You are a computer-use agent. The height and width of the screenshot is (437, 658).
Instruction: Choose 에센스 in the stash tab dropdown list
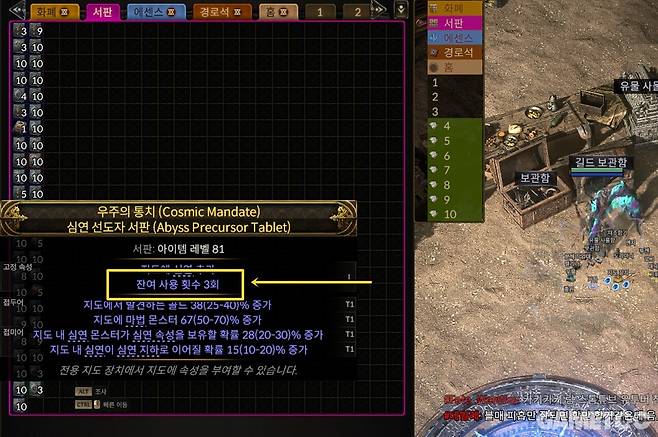(455, 35)
